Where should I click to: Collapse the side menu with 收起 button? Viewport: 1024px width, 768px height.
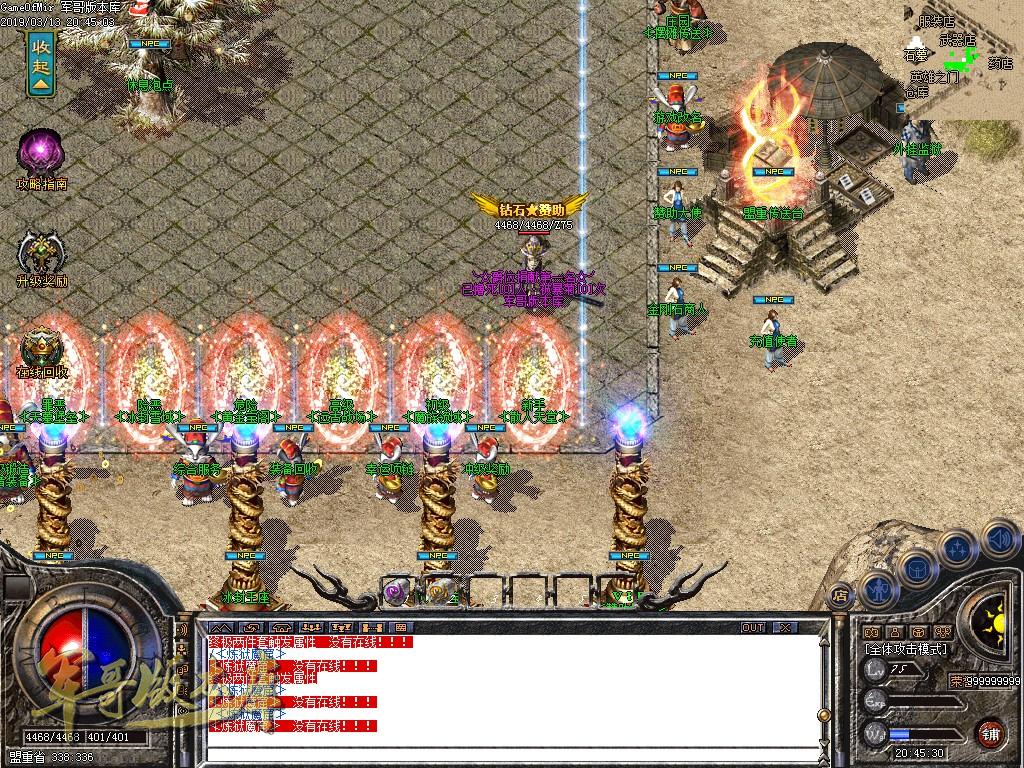[41, 64]
